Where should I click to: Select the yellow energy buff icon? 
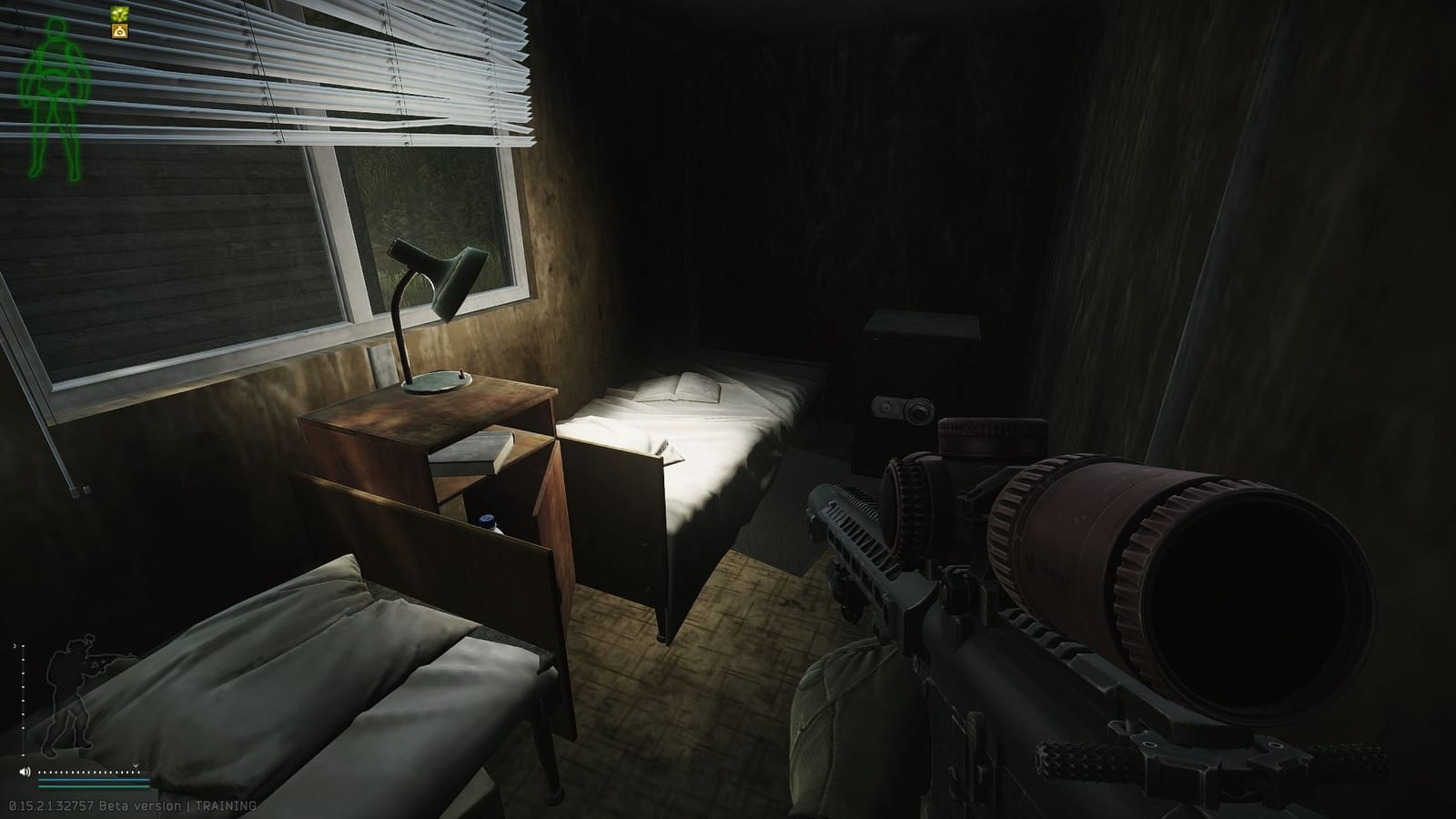pos(119,14)
